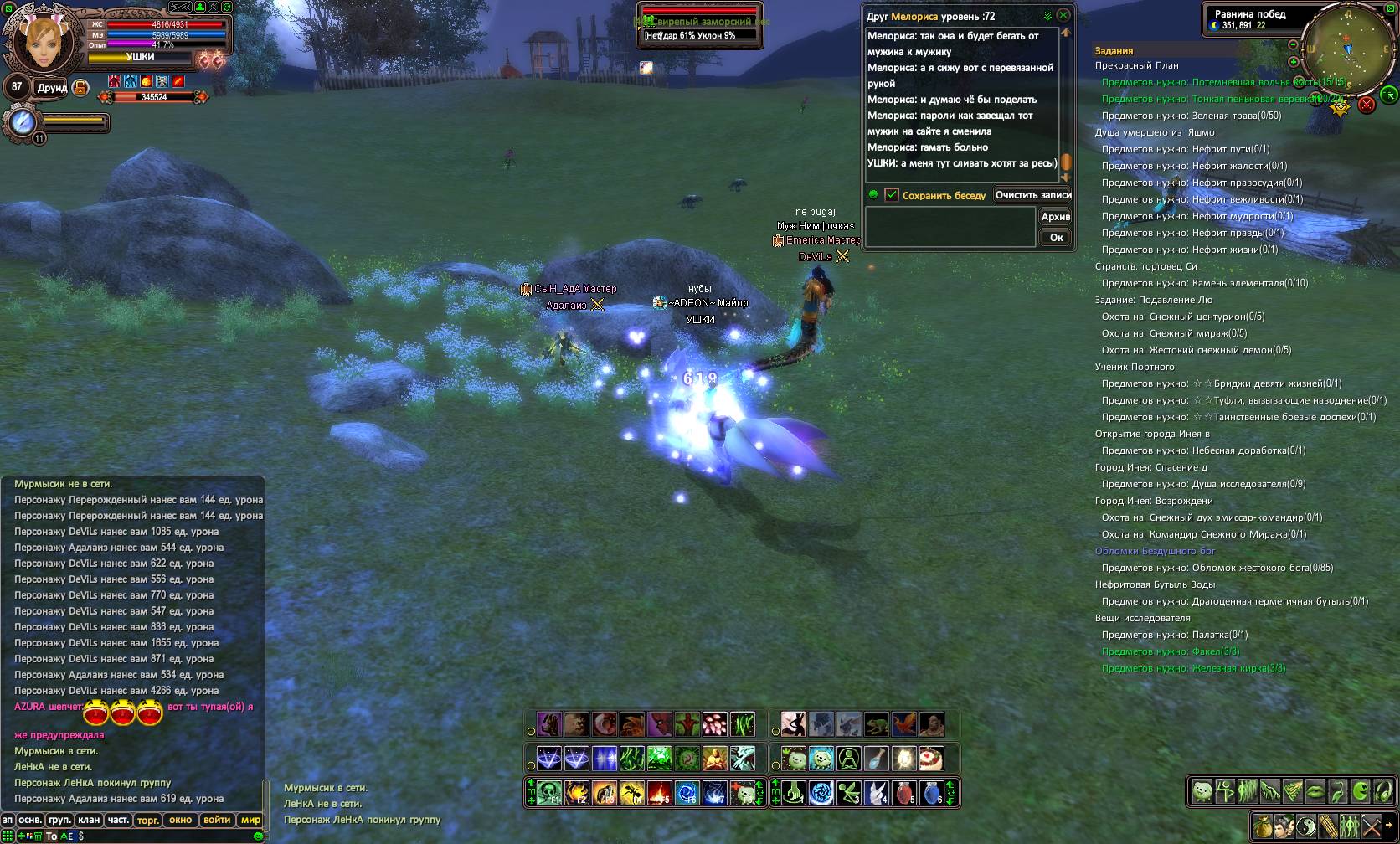This screenshot has width=1400, height=844.
Task: Use the blue potion in slot 6
Action: tap(931, 792)
